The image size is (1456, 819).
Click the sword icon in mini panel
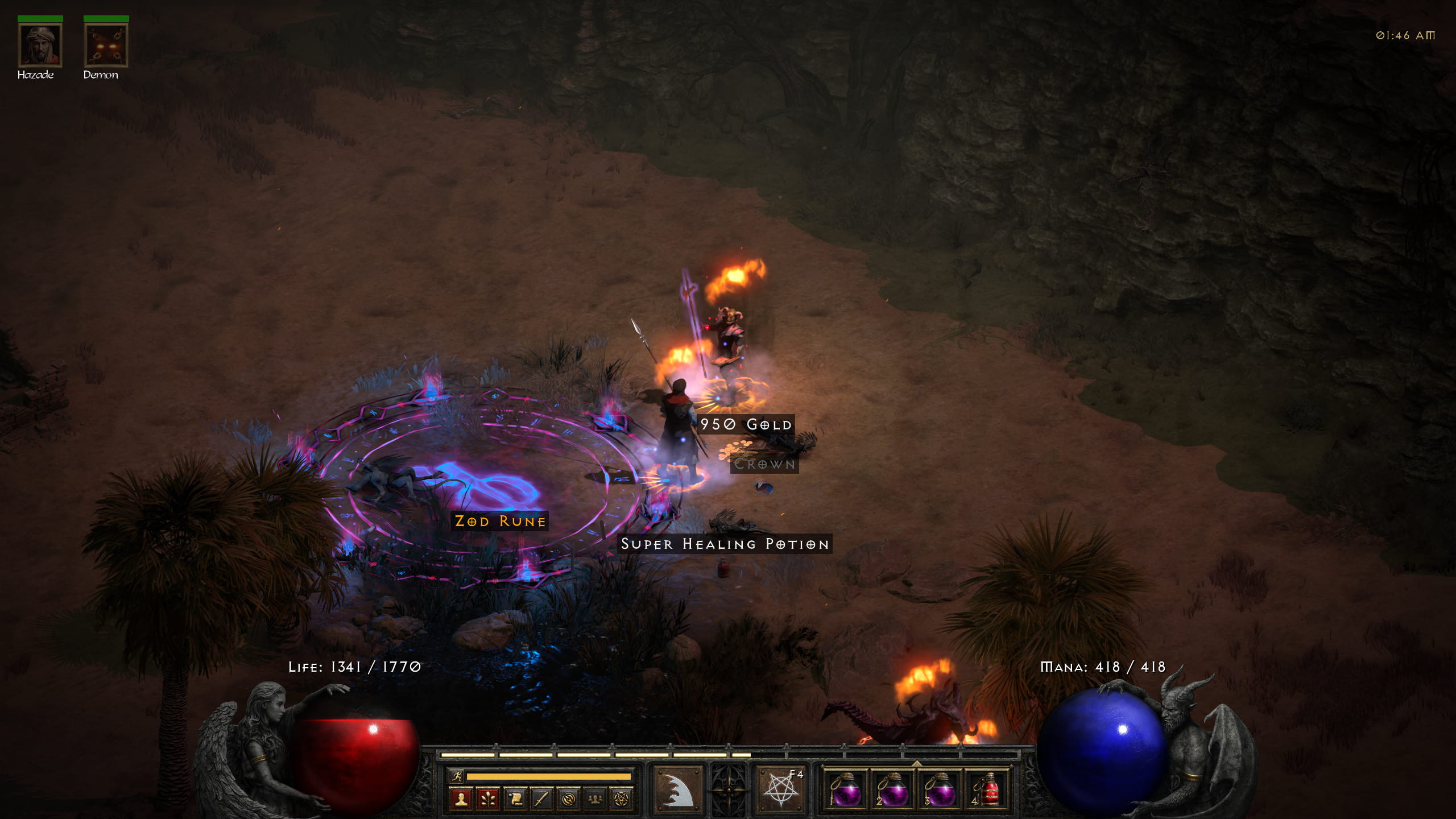(x=541, y=800)
